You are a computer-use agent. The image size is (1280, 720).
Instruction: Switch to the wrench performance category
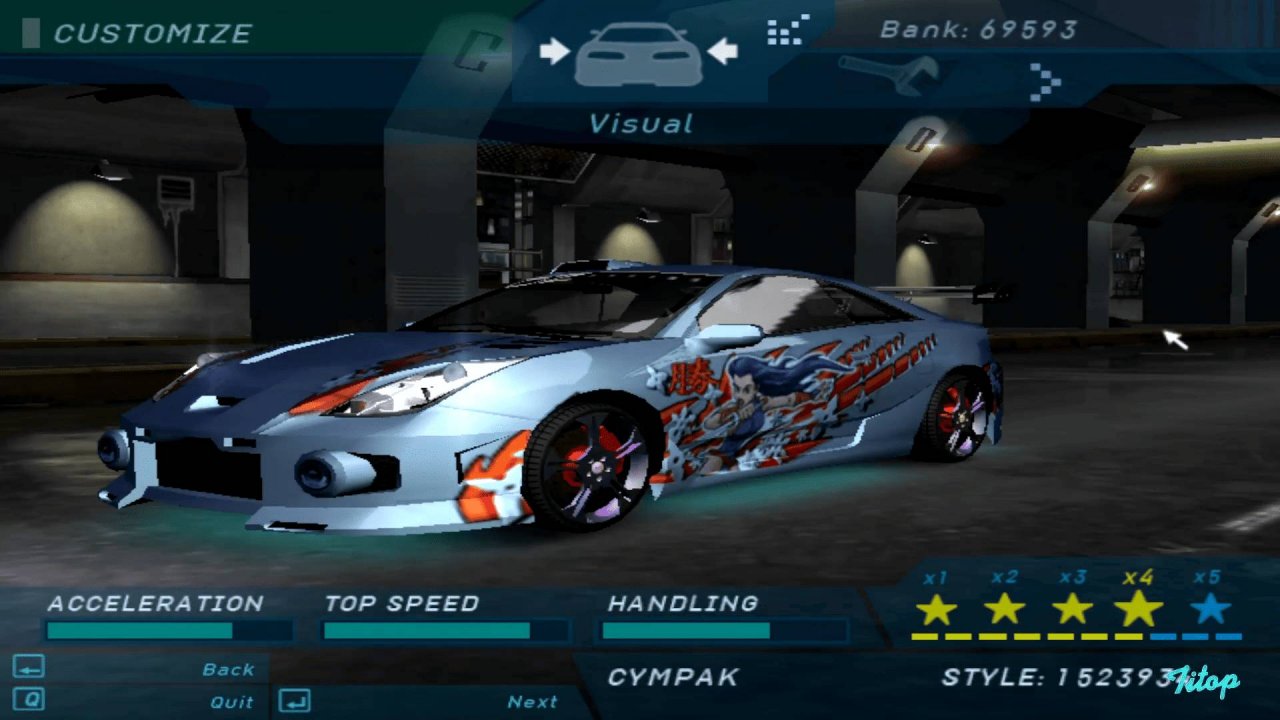point(889,75)
